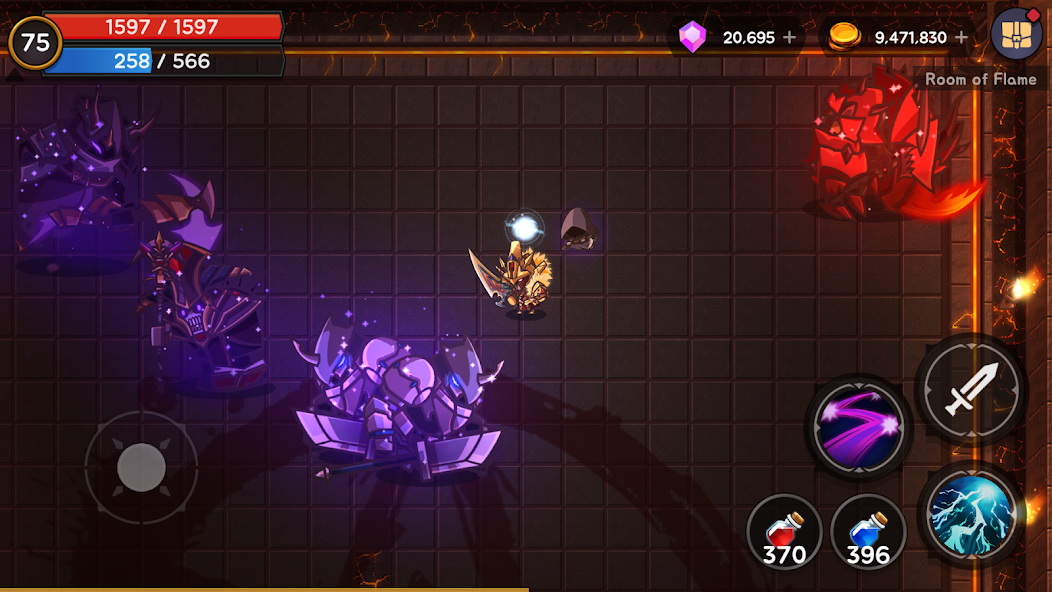Use the blue mana potion
This screenshot has width=1052, height=592.
(867, 531)
